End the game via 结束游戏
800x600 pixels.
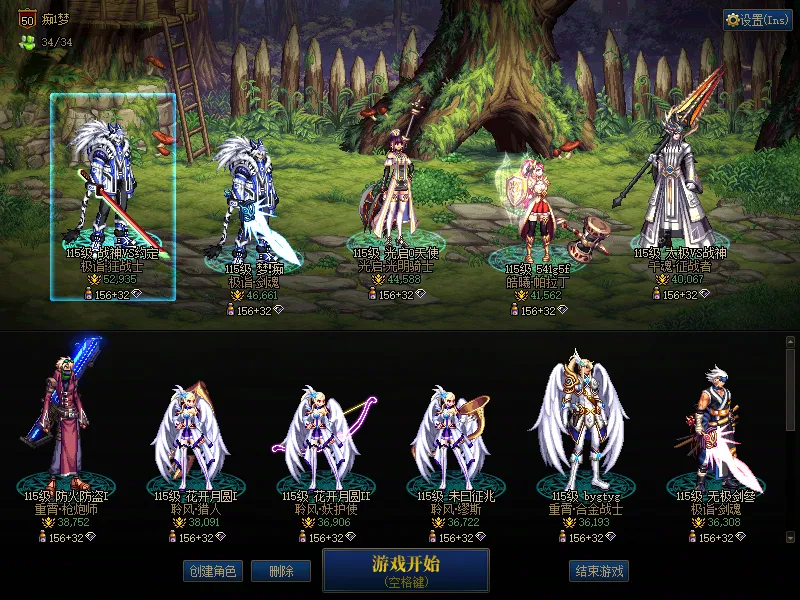tap(599, 571)
